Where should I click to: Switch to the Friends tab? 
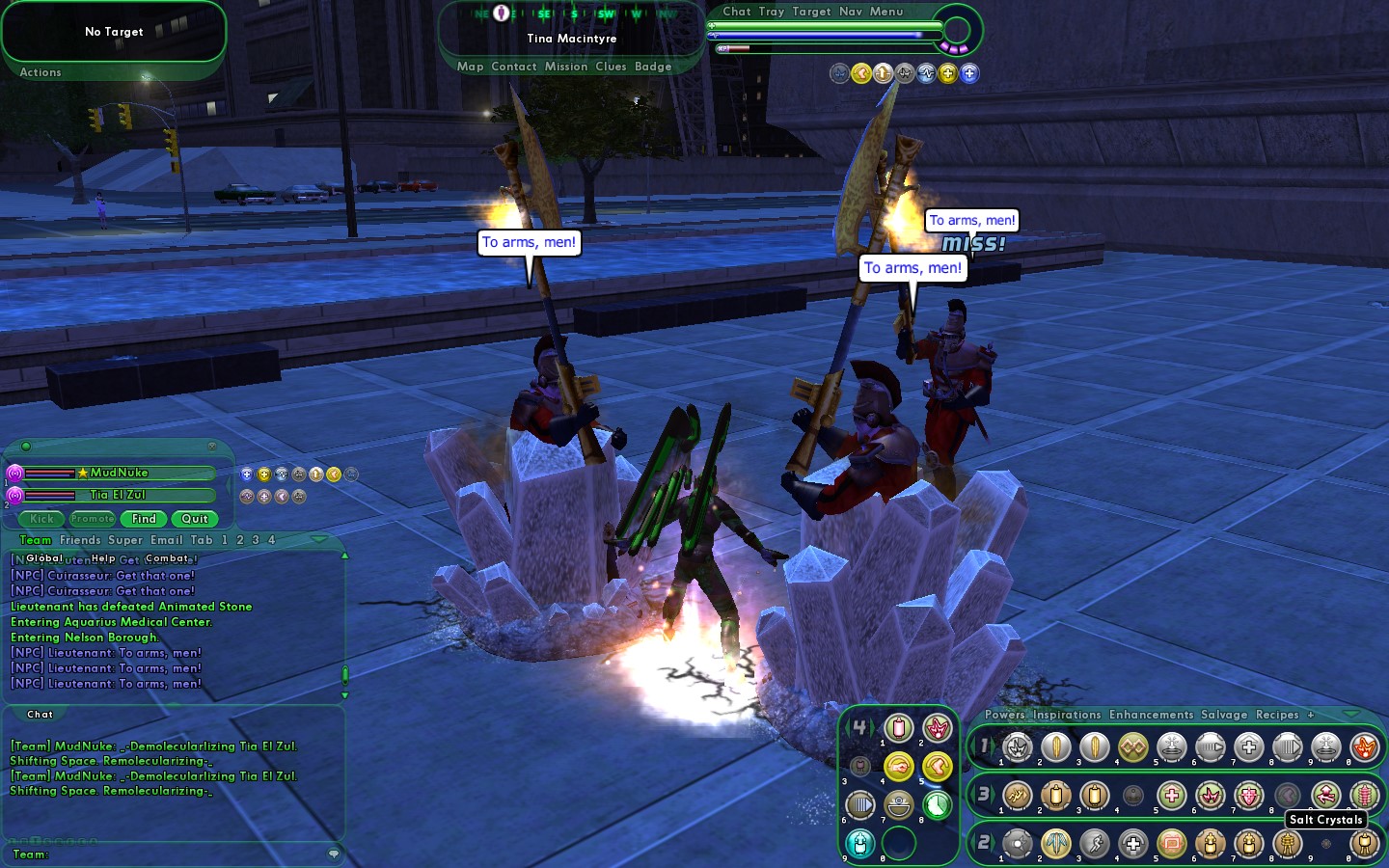point(80,540)
